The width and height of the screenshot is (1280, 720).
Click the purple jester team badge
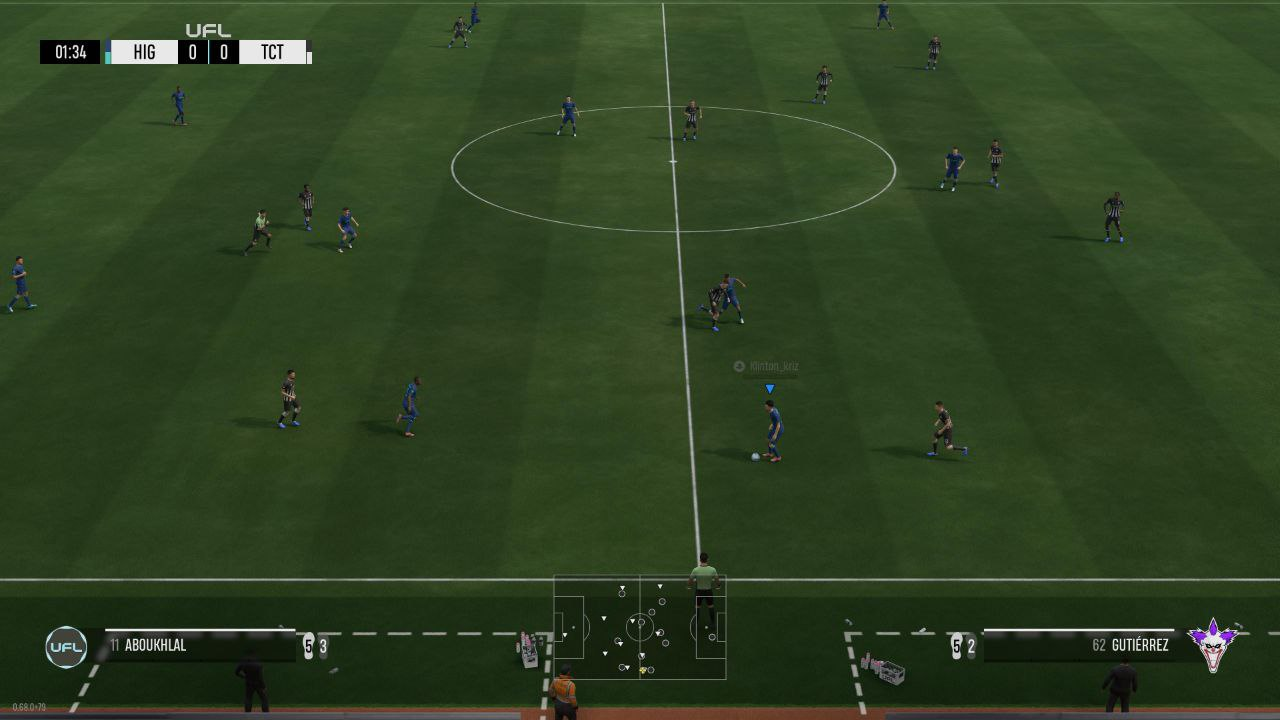click(x=1213, y=645)
